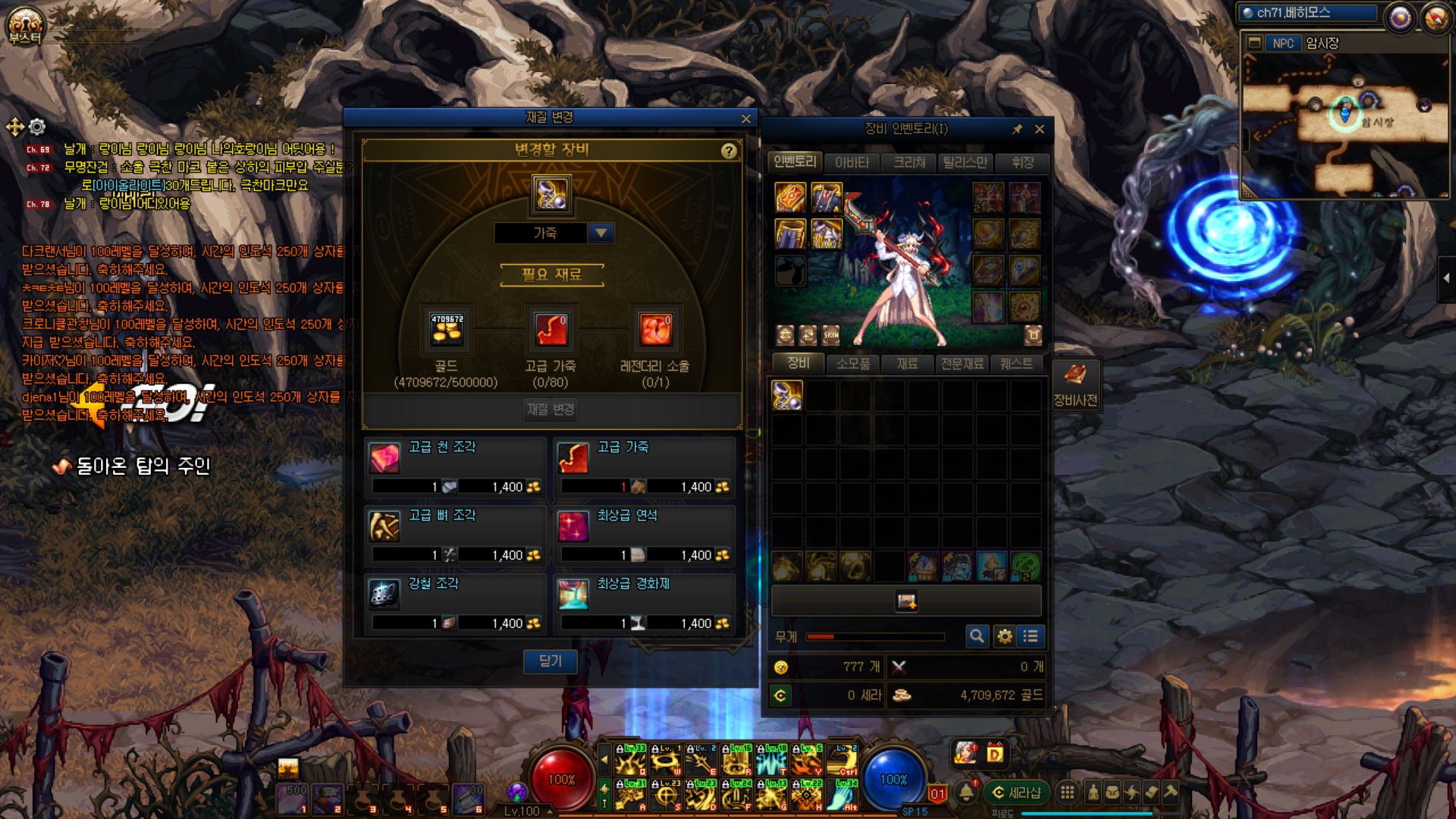This screenshot has width=1456, height=819.
Task: Open the 가죽 material dropdown
Action: point(601,233)
